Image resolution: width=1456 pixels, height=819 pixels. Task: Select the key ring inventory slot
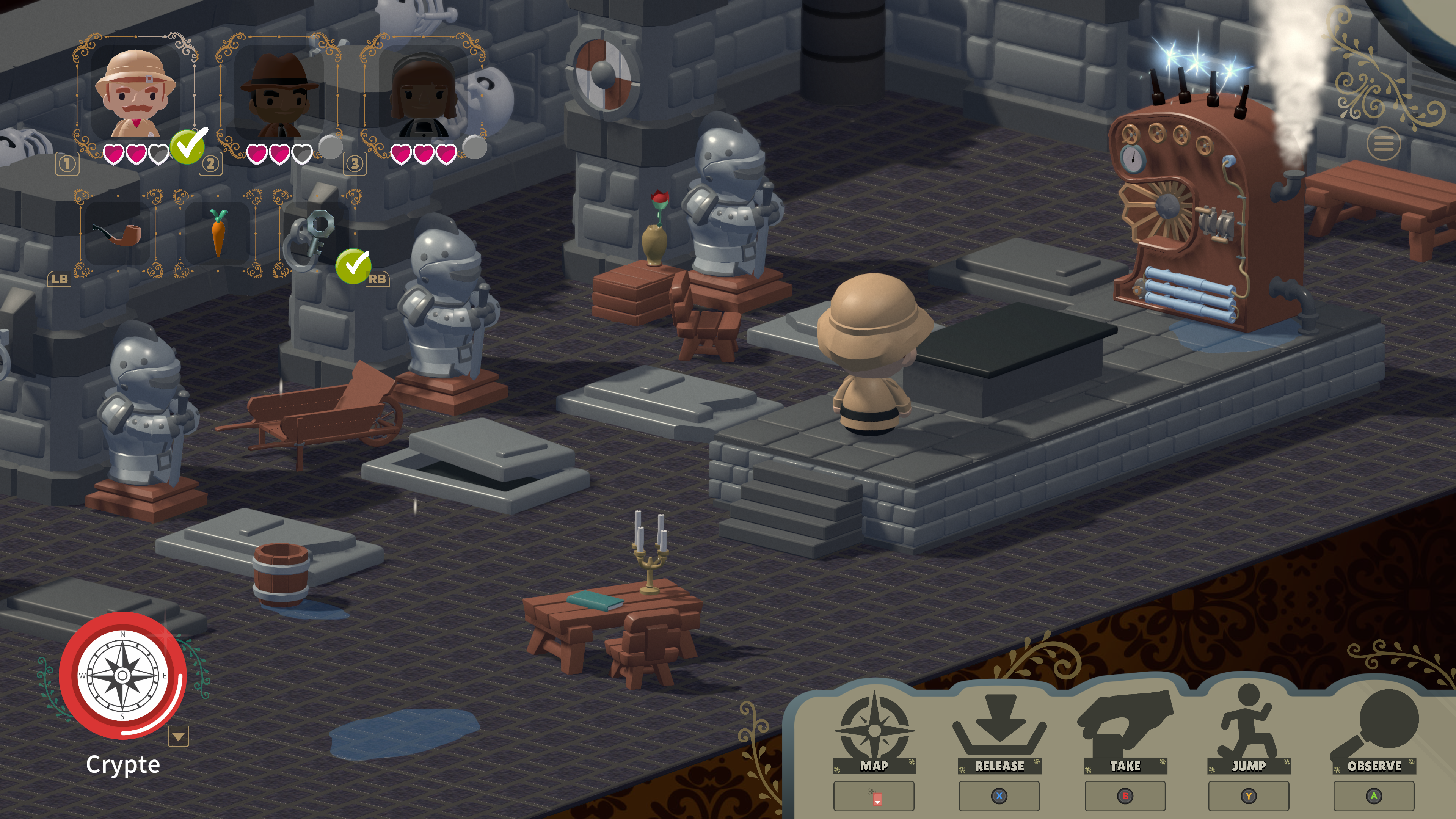(x=317, y=233)
